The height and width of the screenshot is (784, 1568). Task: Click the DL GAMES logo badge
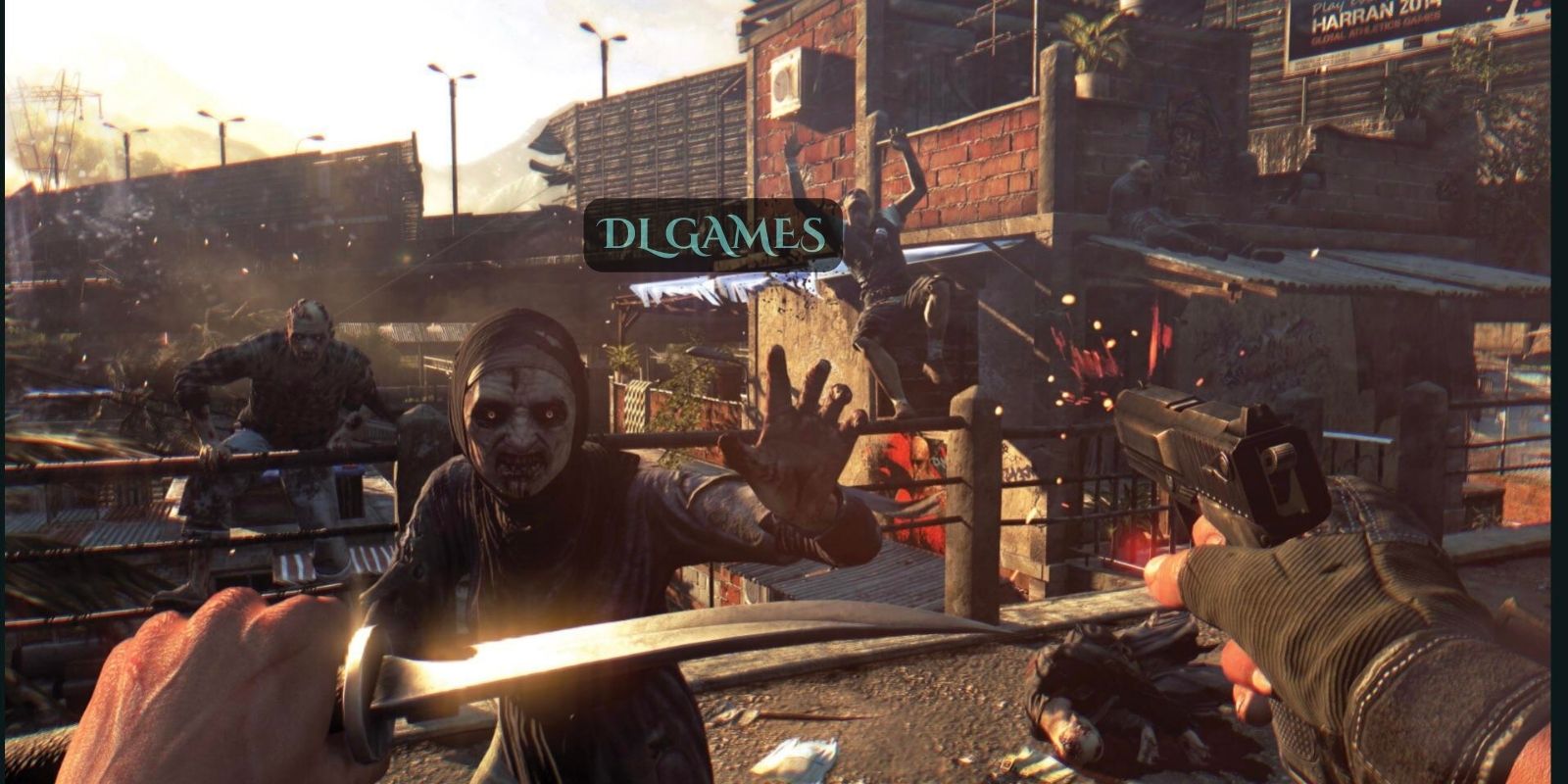click(712, 235)
